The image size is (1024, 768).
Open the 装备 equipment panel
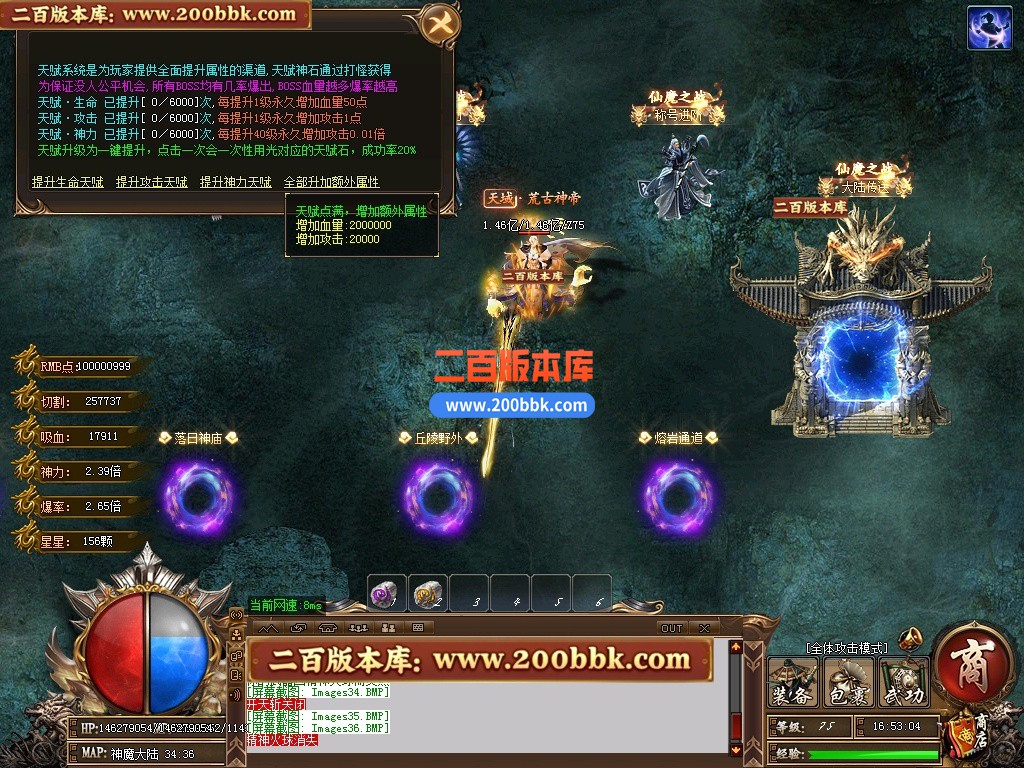[792, 683]
